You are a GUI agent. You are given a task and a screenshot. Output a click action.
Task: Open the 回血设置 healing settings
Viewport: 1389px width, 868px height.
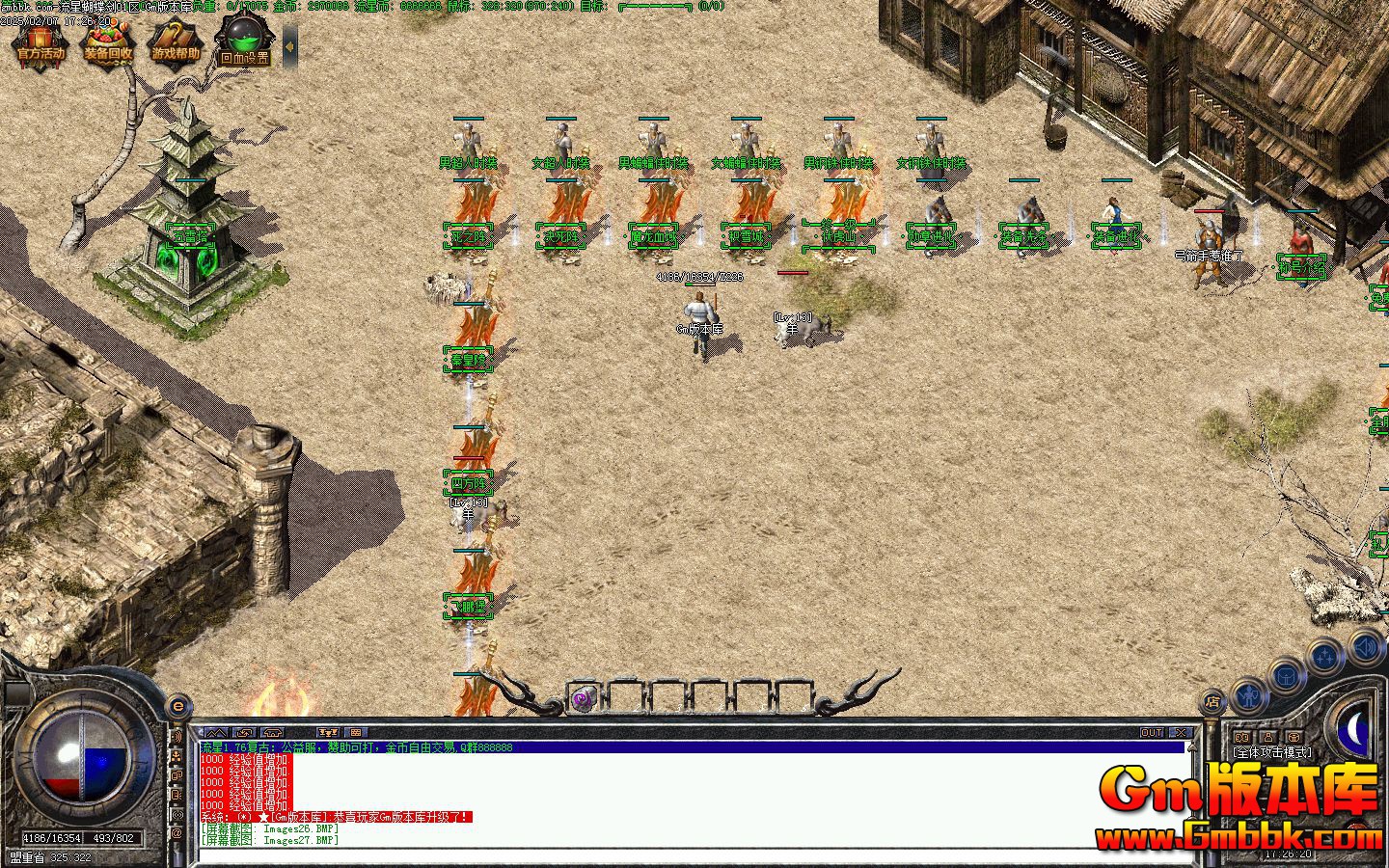244,44
